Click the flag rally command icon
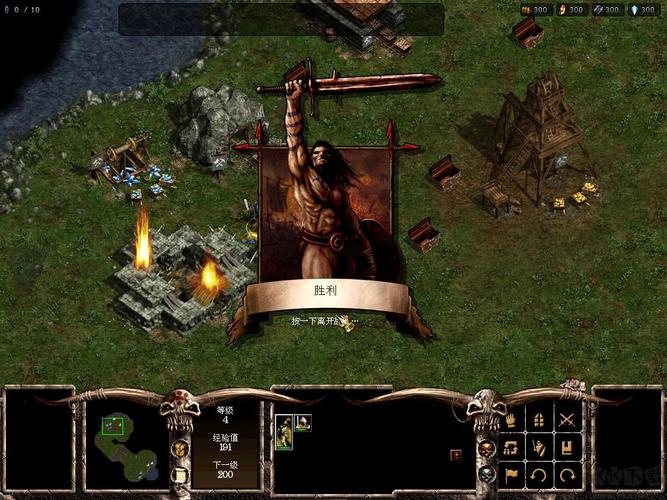The width and height of the screenshot is (667, 500). click(513, 474)
